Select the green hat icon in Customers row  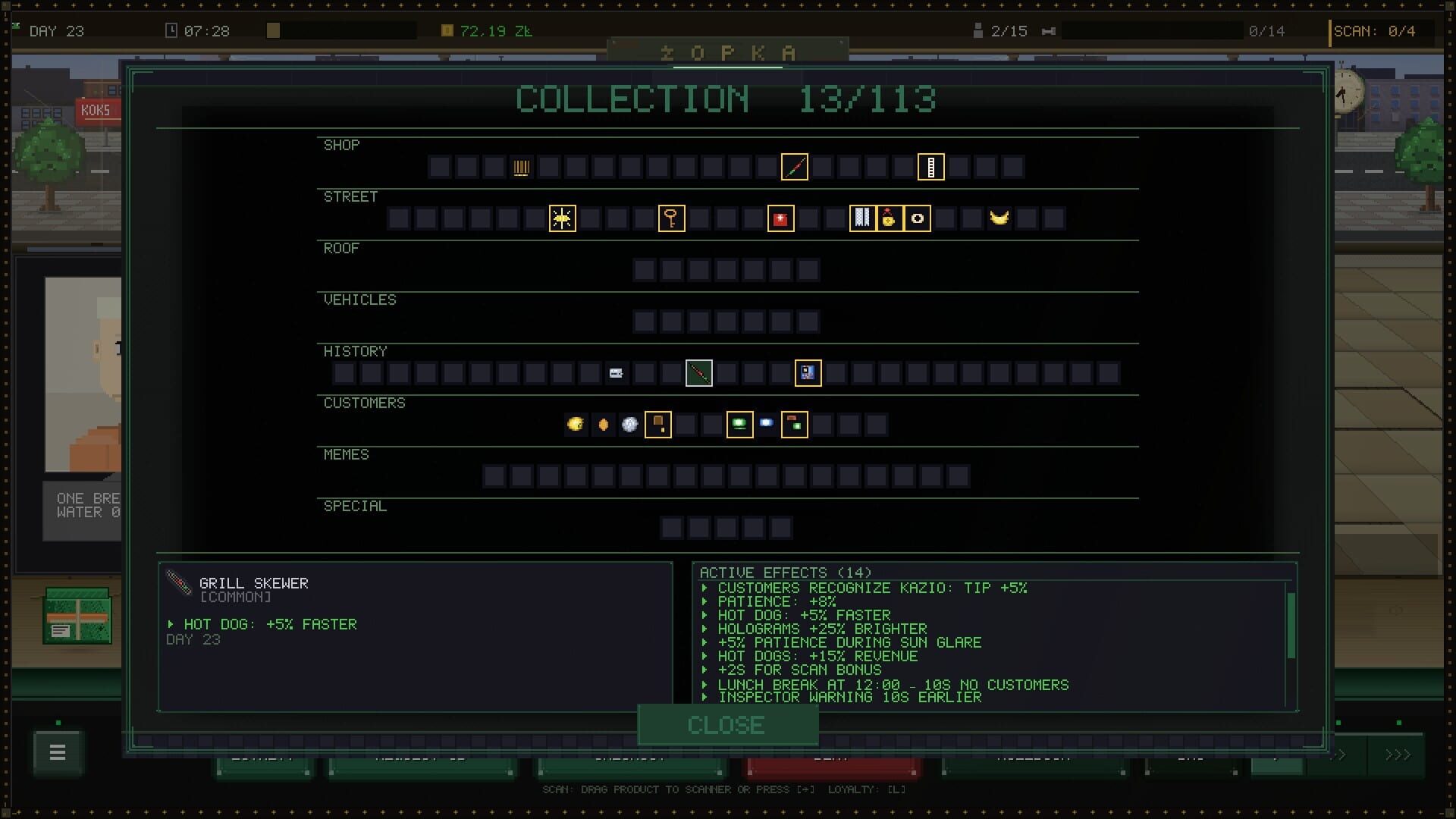[741, 425]
